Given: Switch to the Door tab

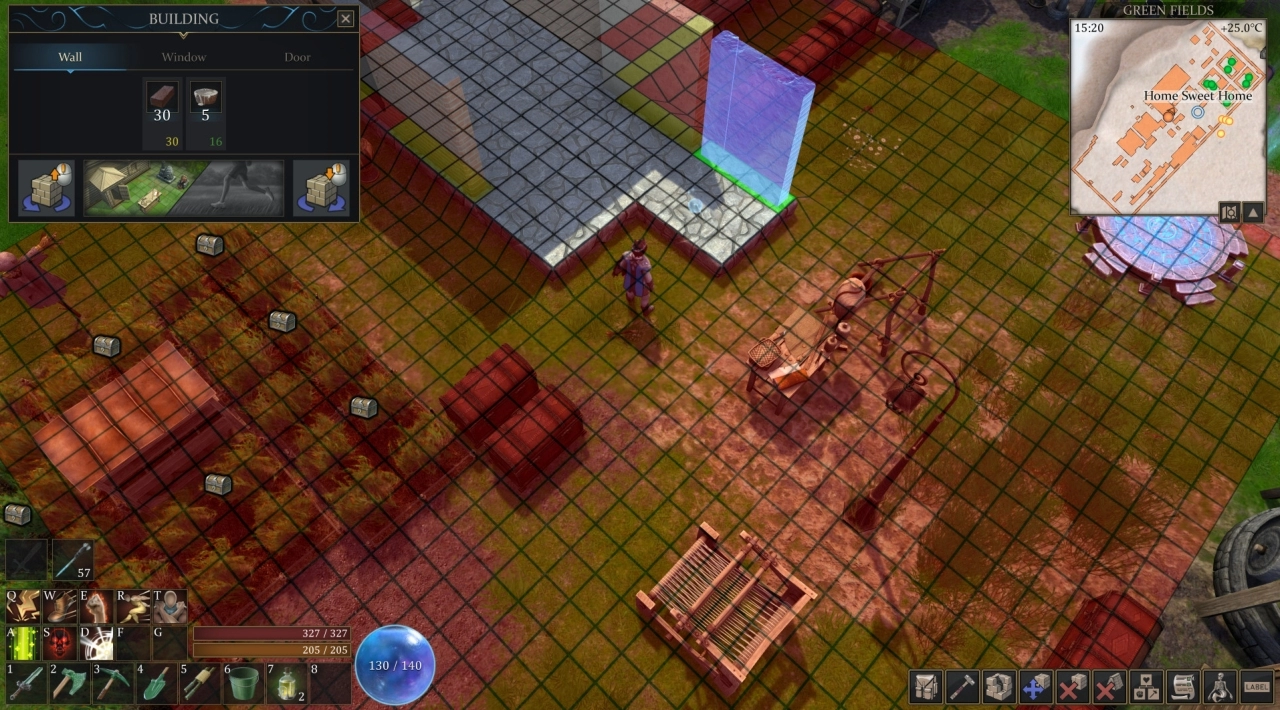Looking at the screenshot, I should (x=297, y=57).
